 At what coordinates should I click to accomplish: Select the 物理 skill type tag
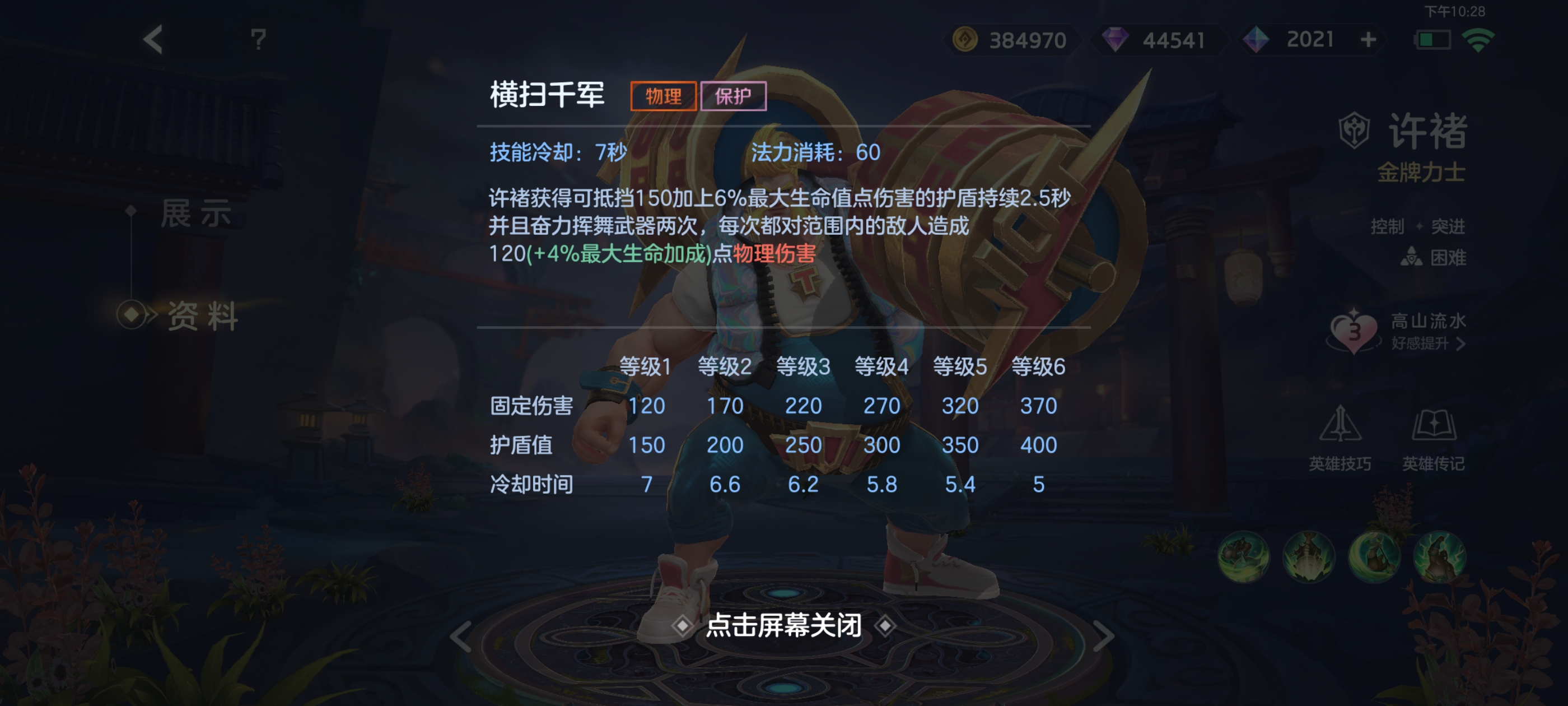pyautogui.click(x=664, y=96)
